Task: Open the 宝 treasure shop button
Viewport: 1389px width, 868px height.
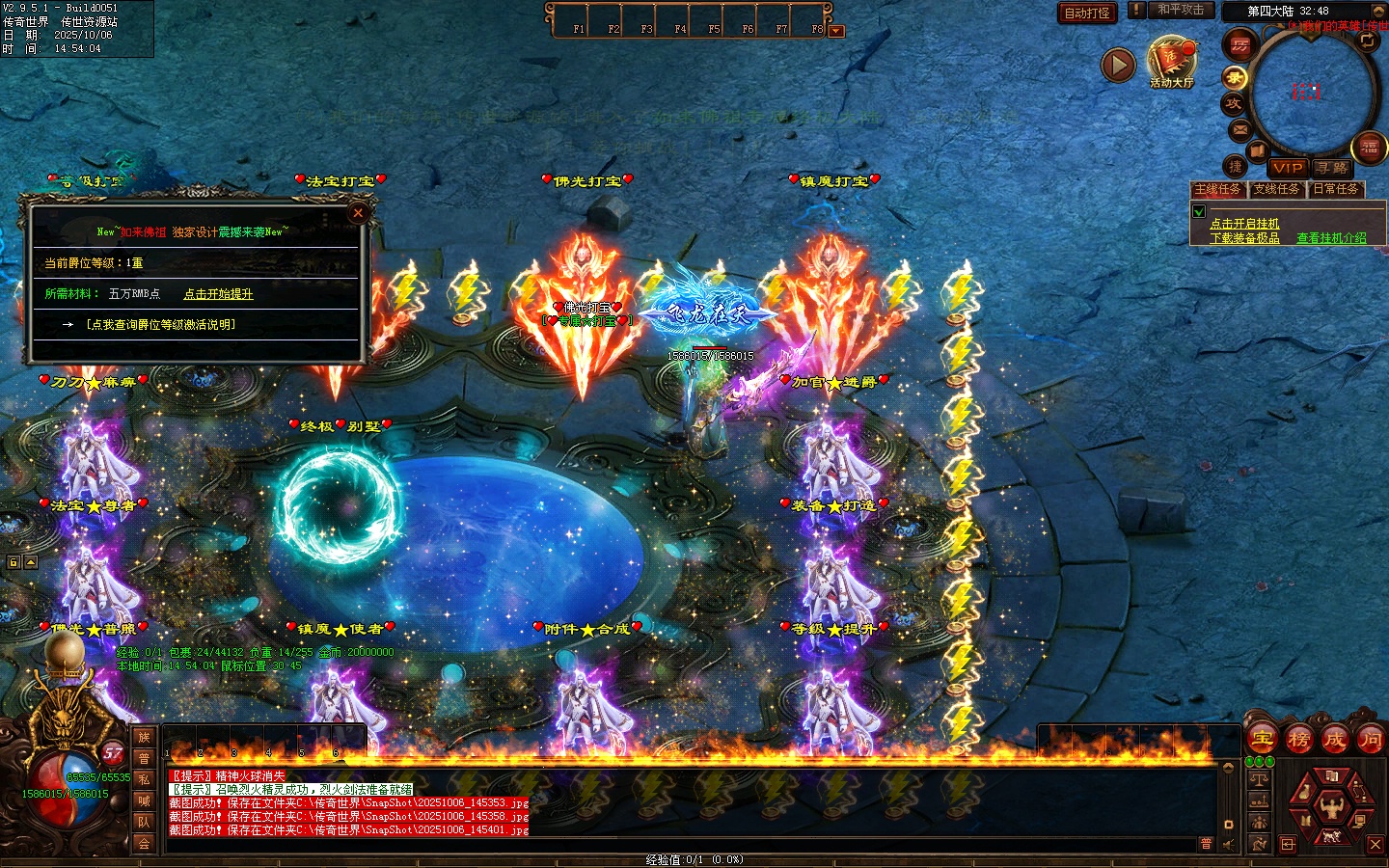Action: click(1262, 740)
